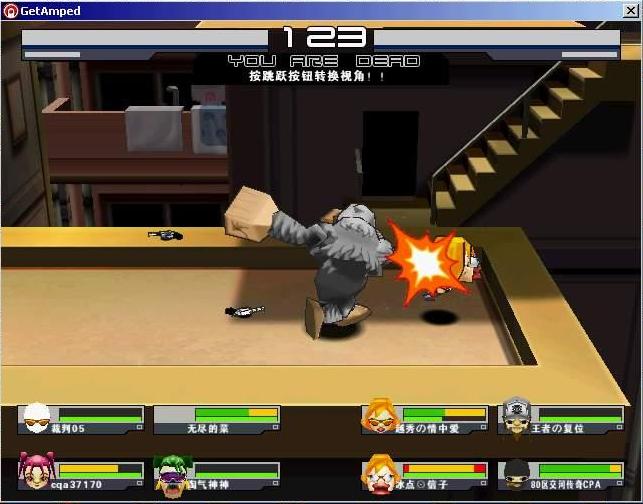Screen dimensions: 643x504
Task: Select the cqa37170 player panel
Action: tap(82, 474)
